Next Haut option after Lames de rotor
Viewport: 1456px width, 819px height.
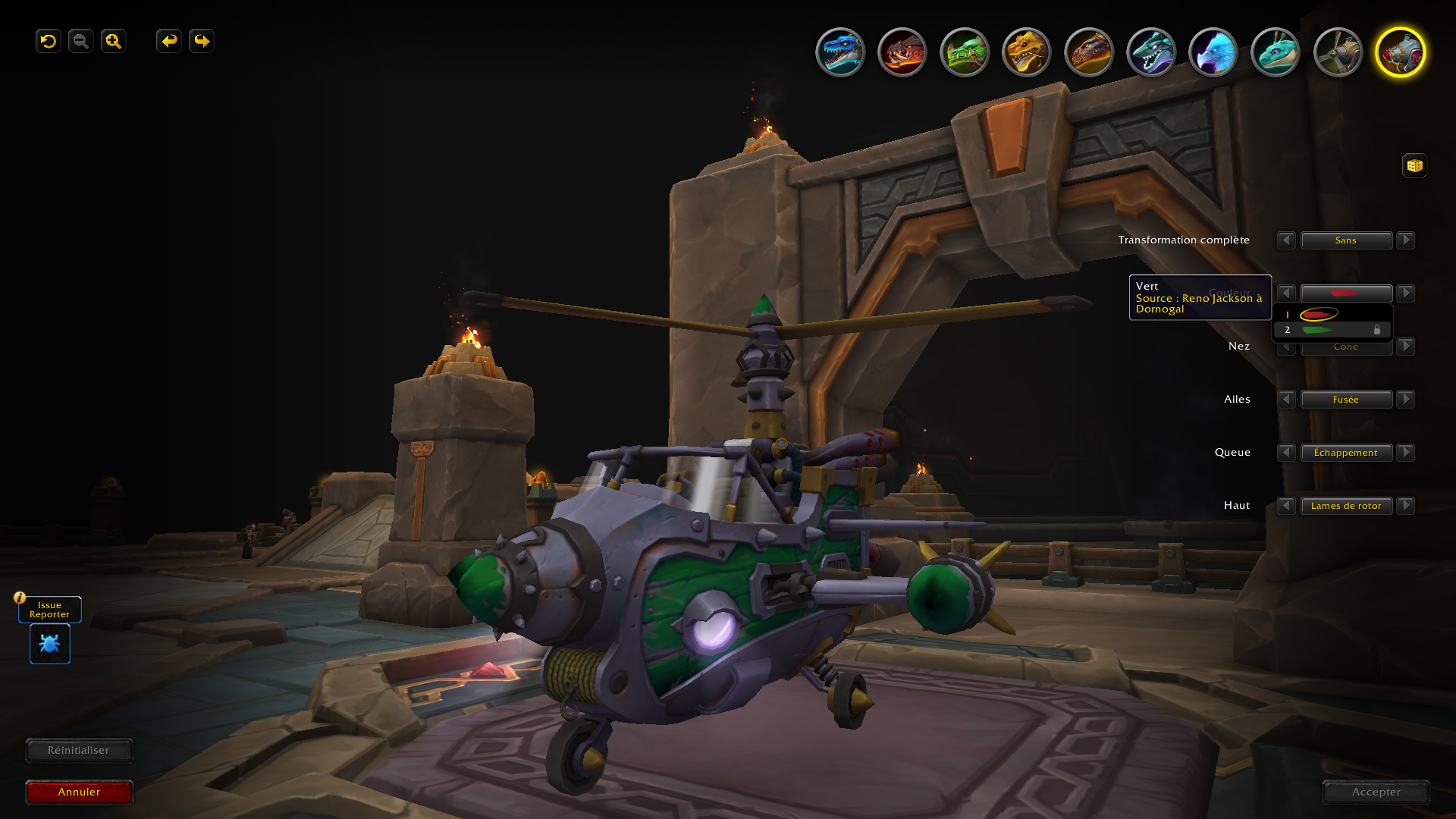click(x=1406, y=506)
